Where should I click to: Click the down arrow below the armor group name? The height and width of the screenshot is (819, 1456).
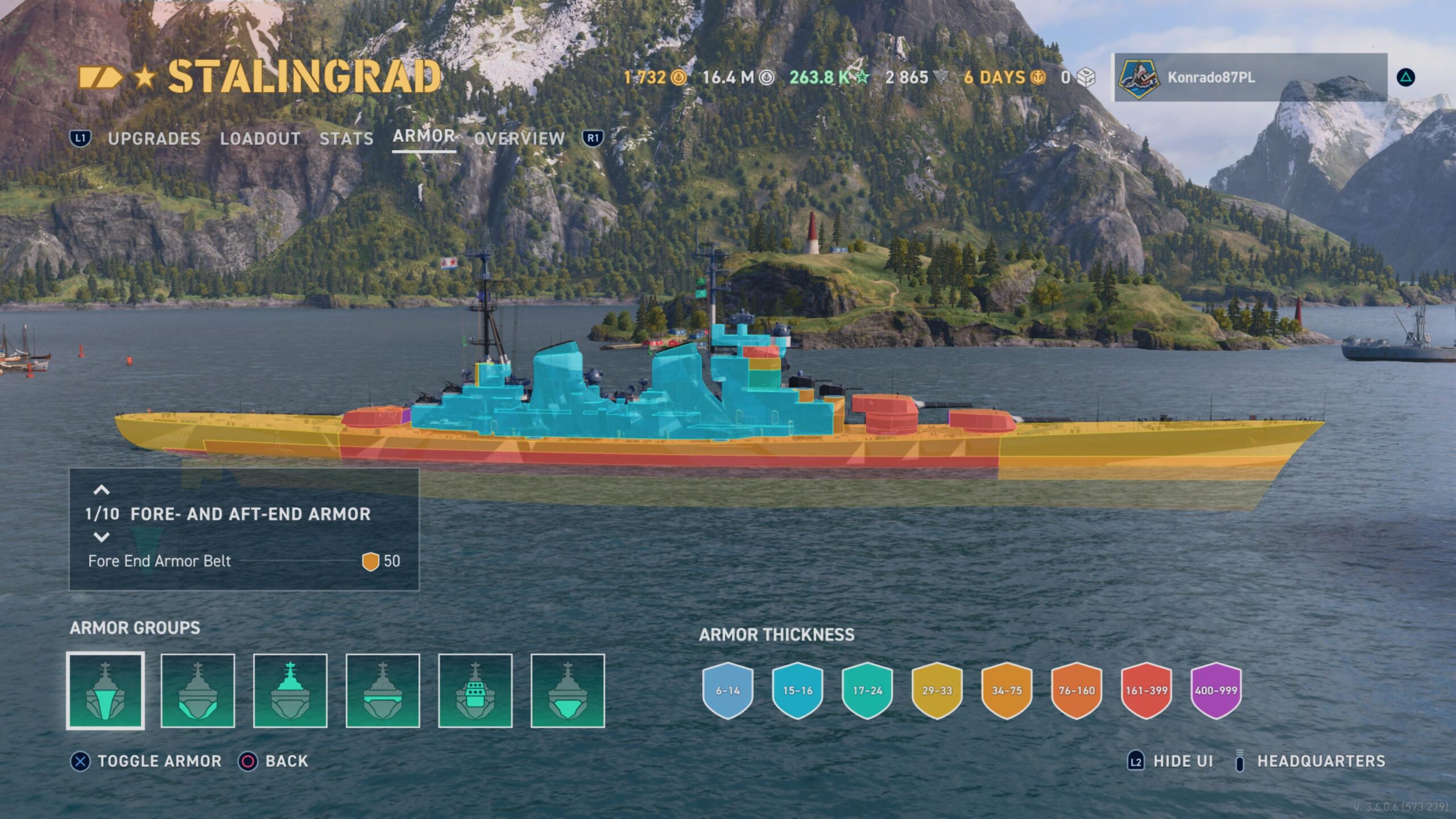coord(101,537)
